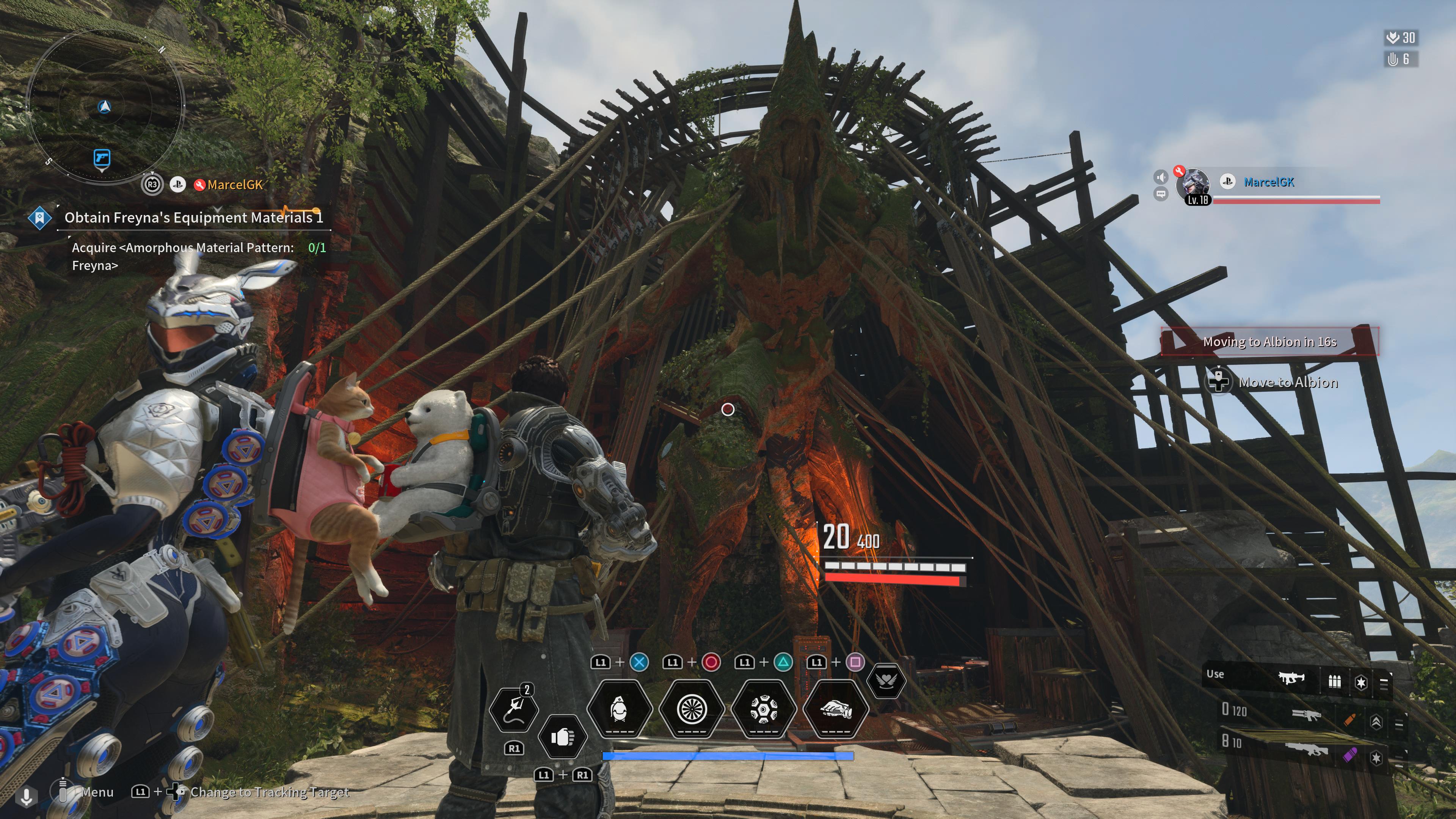Click the winged heart passive icon

point(886,681)
